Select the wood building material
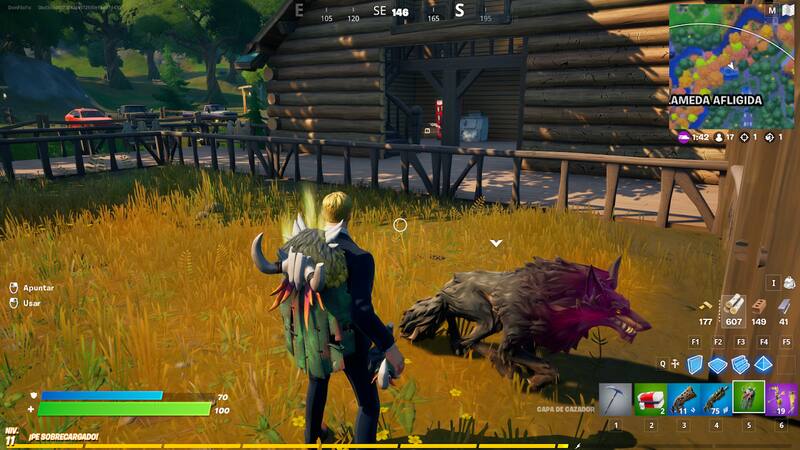 [735, 305]
